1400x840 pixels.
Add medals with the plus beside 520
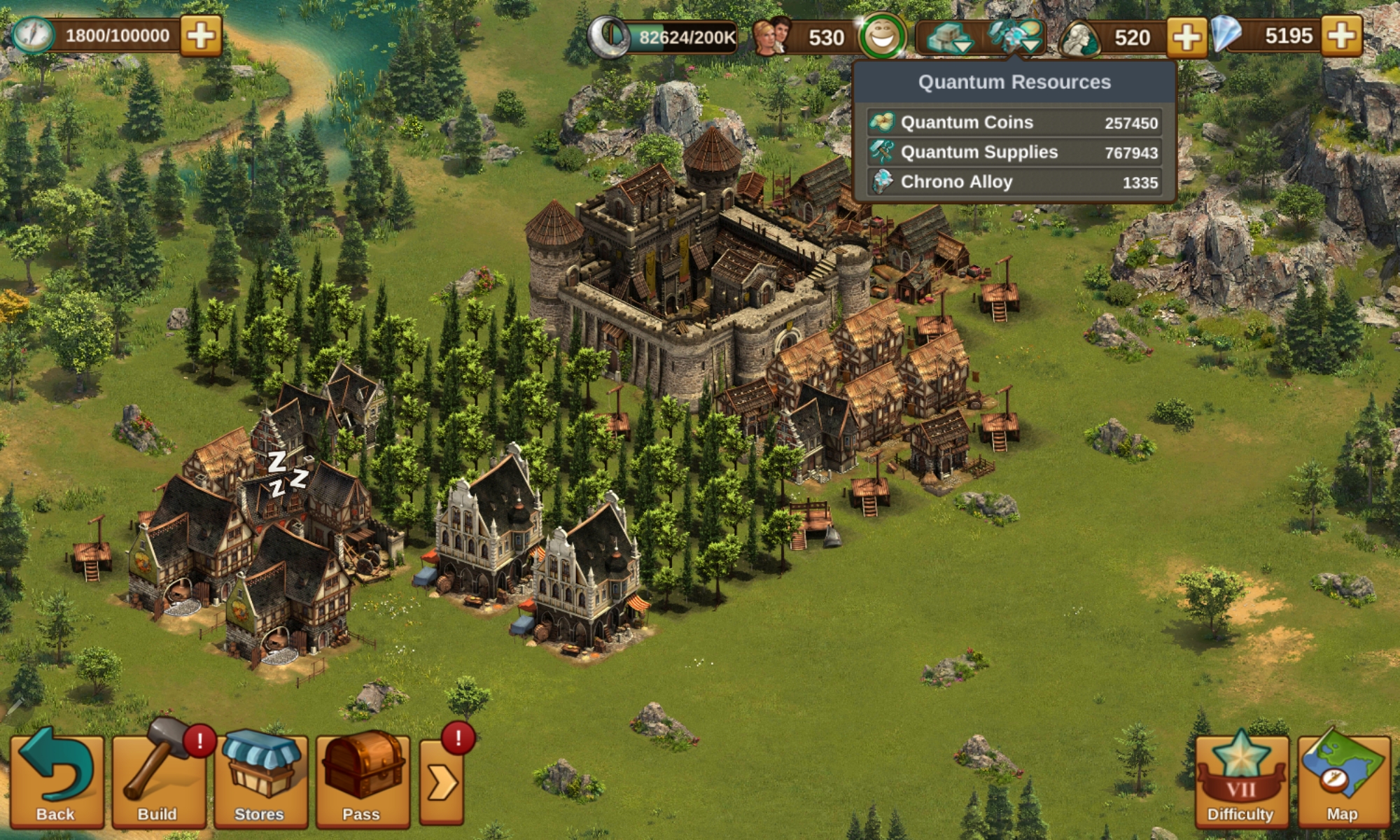1186,36
